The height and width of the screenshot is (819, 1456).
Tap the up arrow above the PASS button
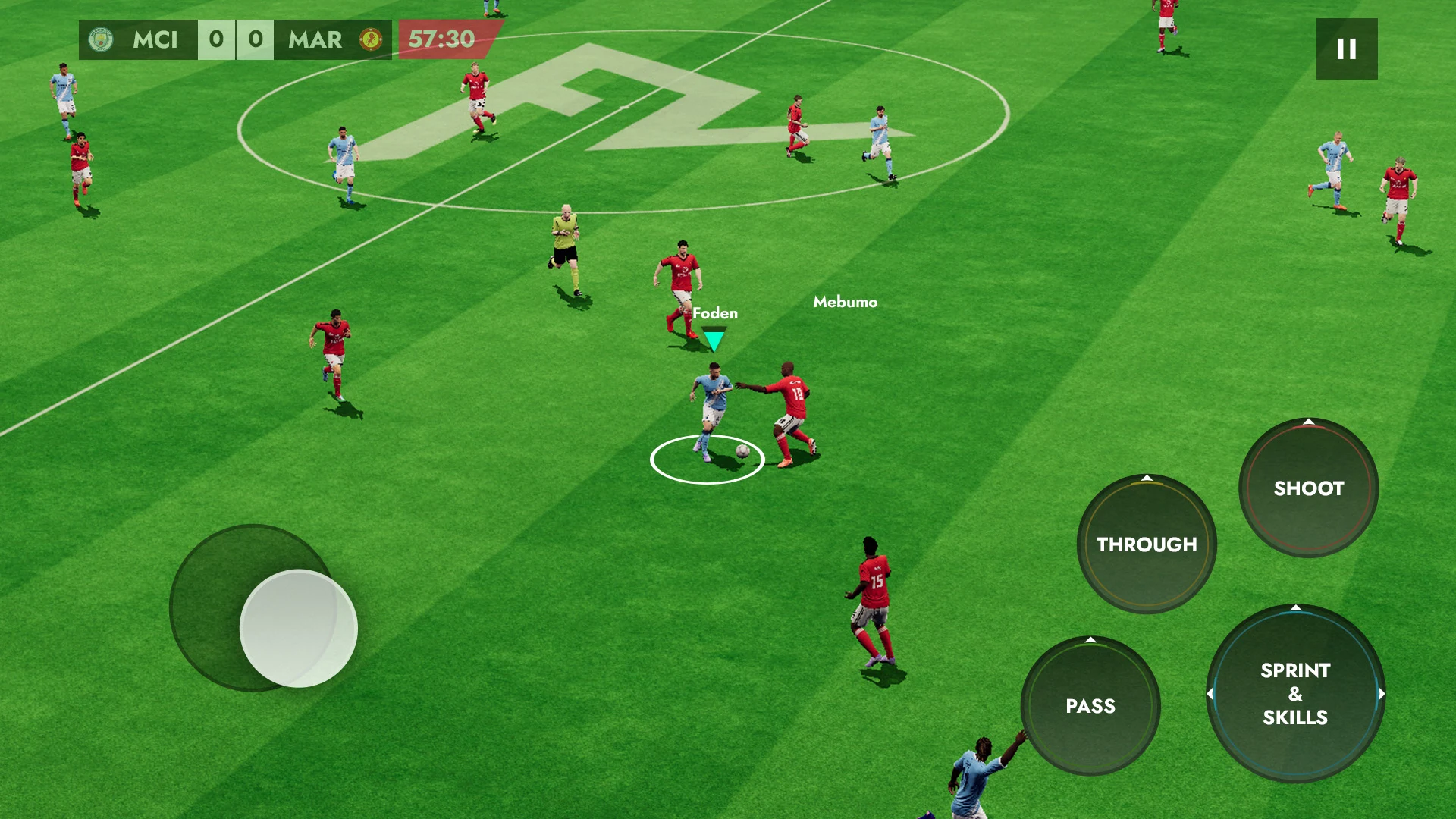pyautogui.click(x=1091, y=639)
